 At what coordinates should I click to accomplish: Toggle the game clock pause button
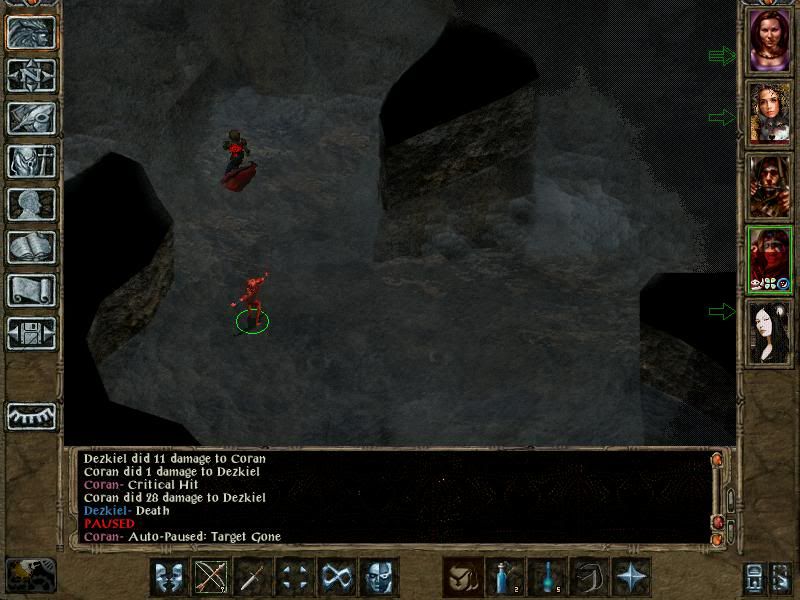coord(30,574)
